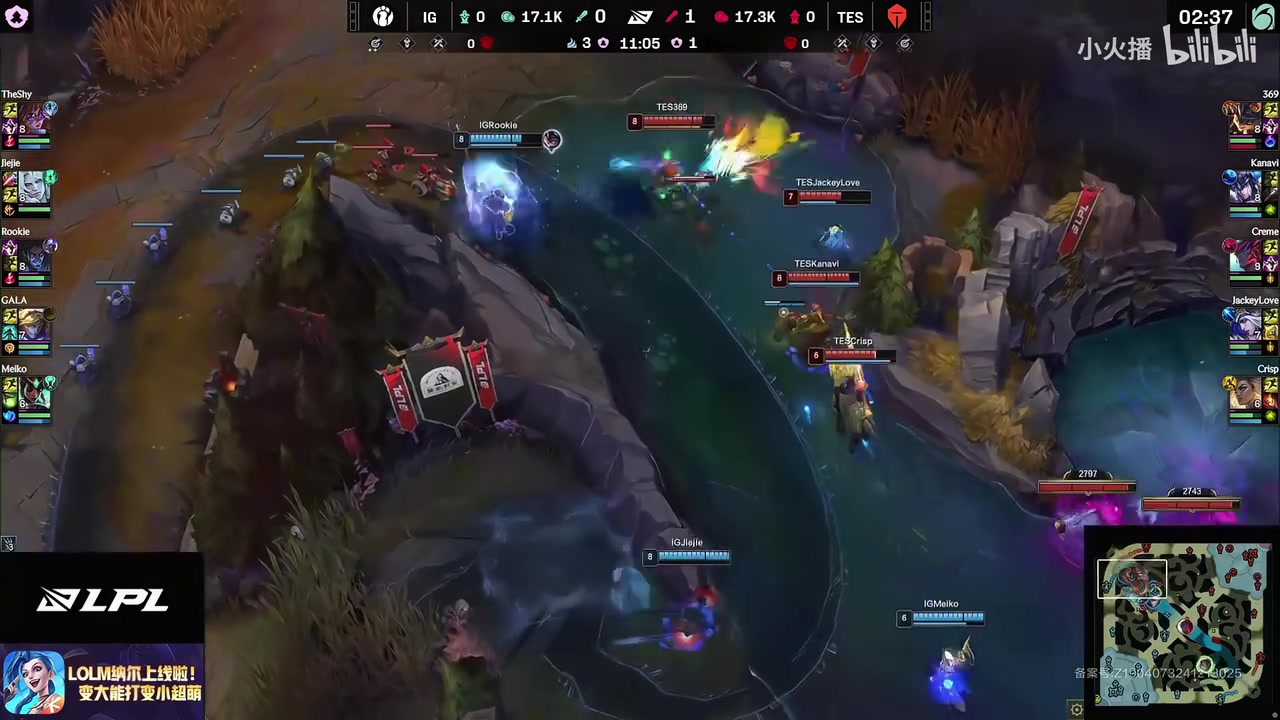Click the bilibili logo watermark
This screenshot has width=1280, height=720.
click(x=1209, y=47)
